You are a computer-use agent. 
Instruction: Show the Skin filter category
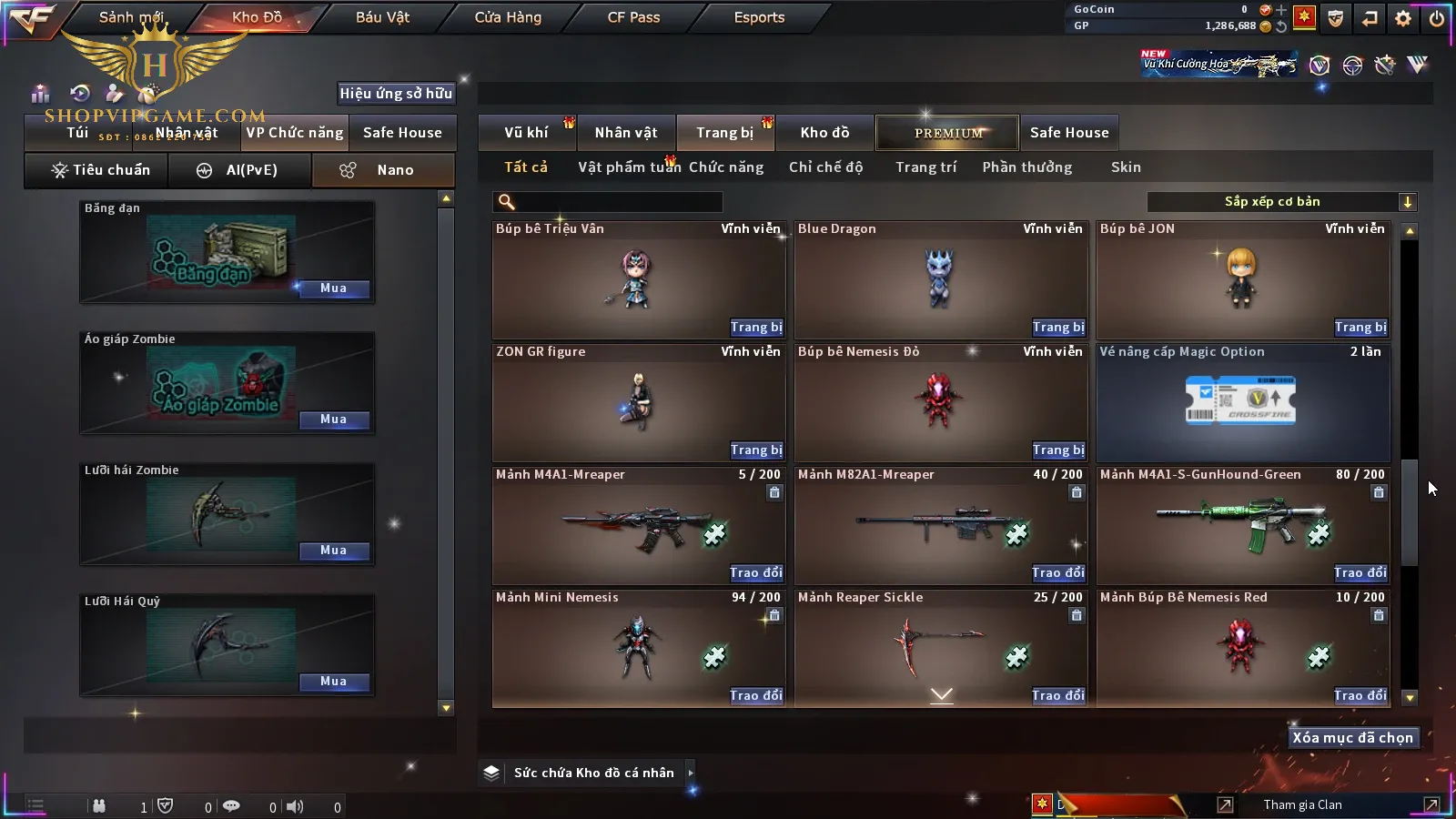tap(1126, 167)
